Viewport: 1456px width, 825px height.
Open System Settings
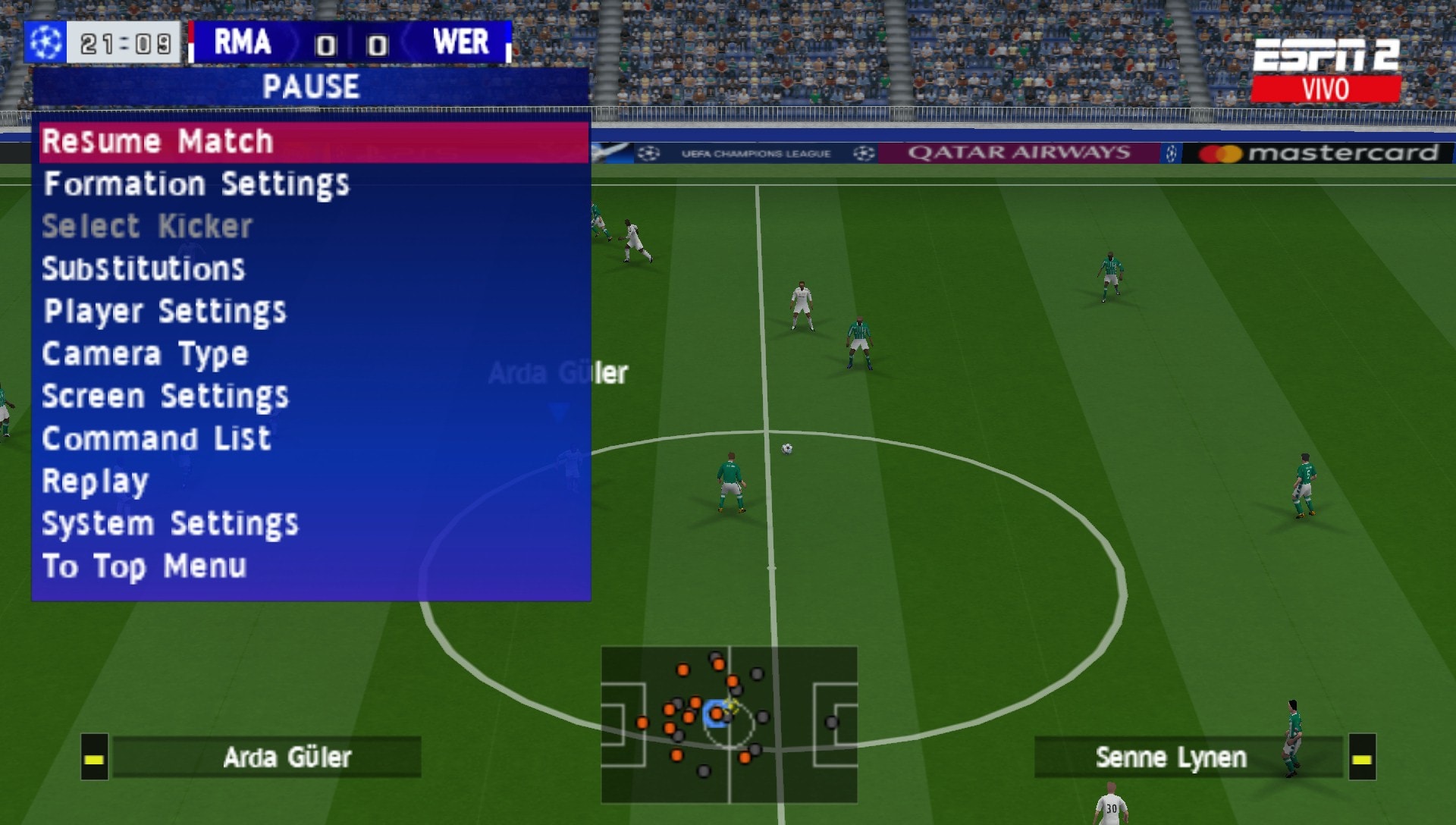[x=171, y=522]
